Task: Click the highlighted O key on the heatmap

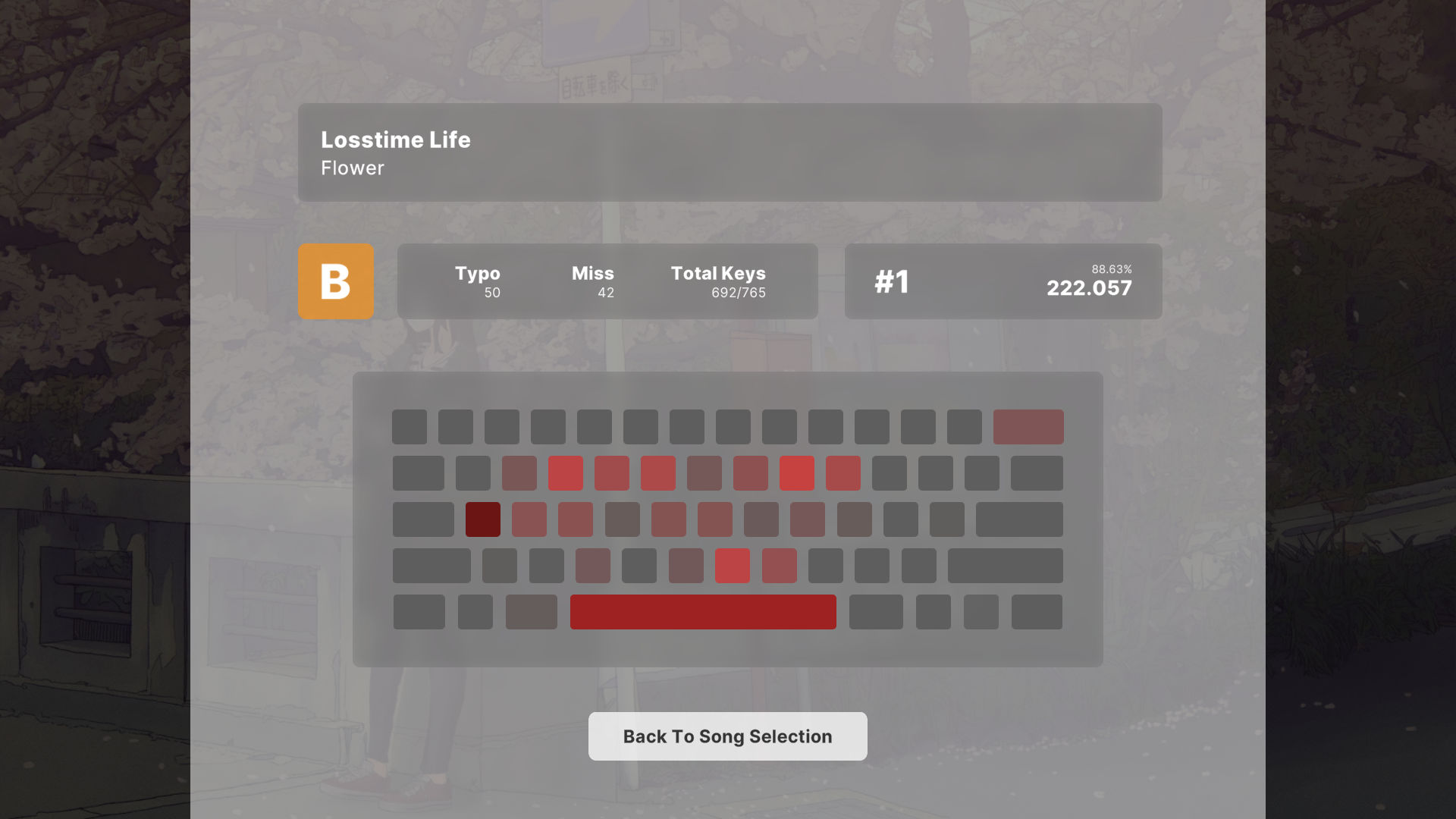Action: pyautogui.click(x=843, y=472)
